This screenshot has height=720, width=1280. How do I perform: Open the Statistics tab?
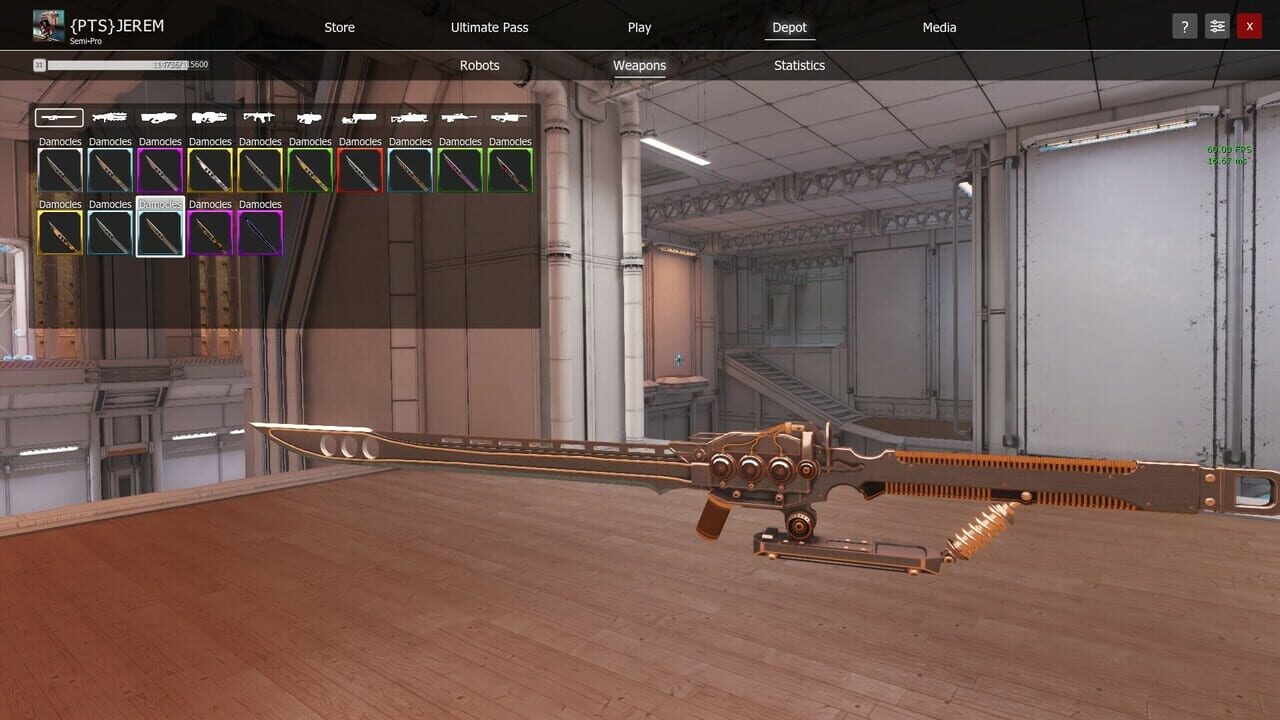pyautogui.click(x=799, y=65)
